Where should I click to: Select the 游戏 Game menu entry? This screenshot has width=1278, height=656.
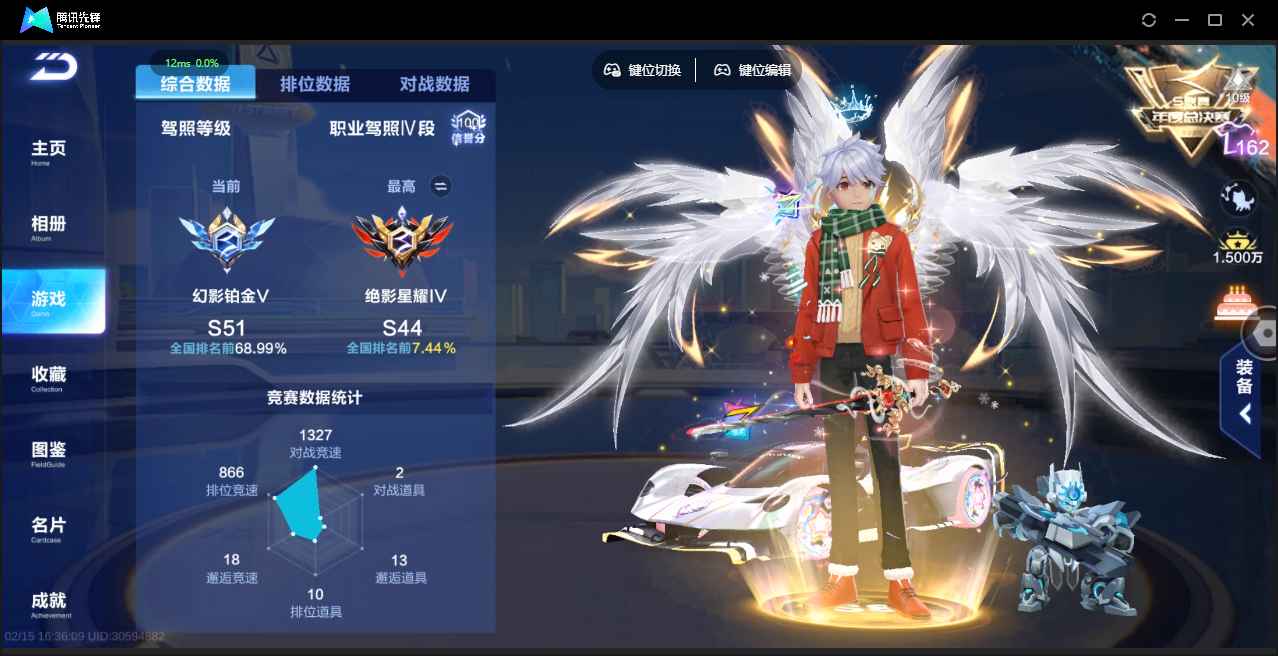click(x=52, y=300)
